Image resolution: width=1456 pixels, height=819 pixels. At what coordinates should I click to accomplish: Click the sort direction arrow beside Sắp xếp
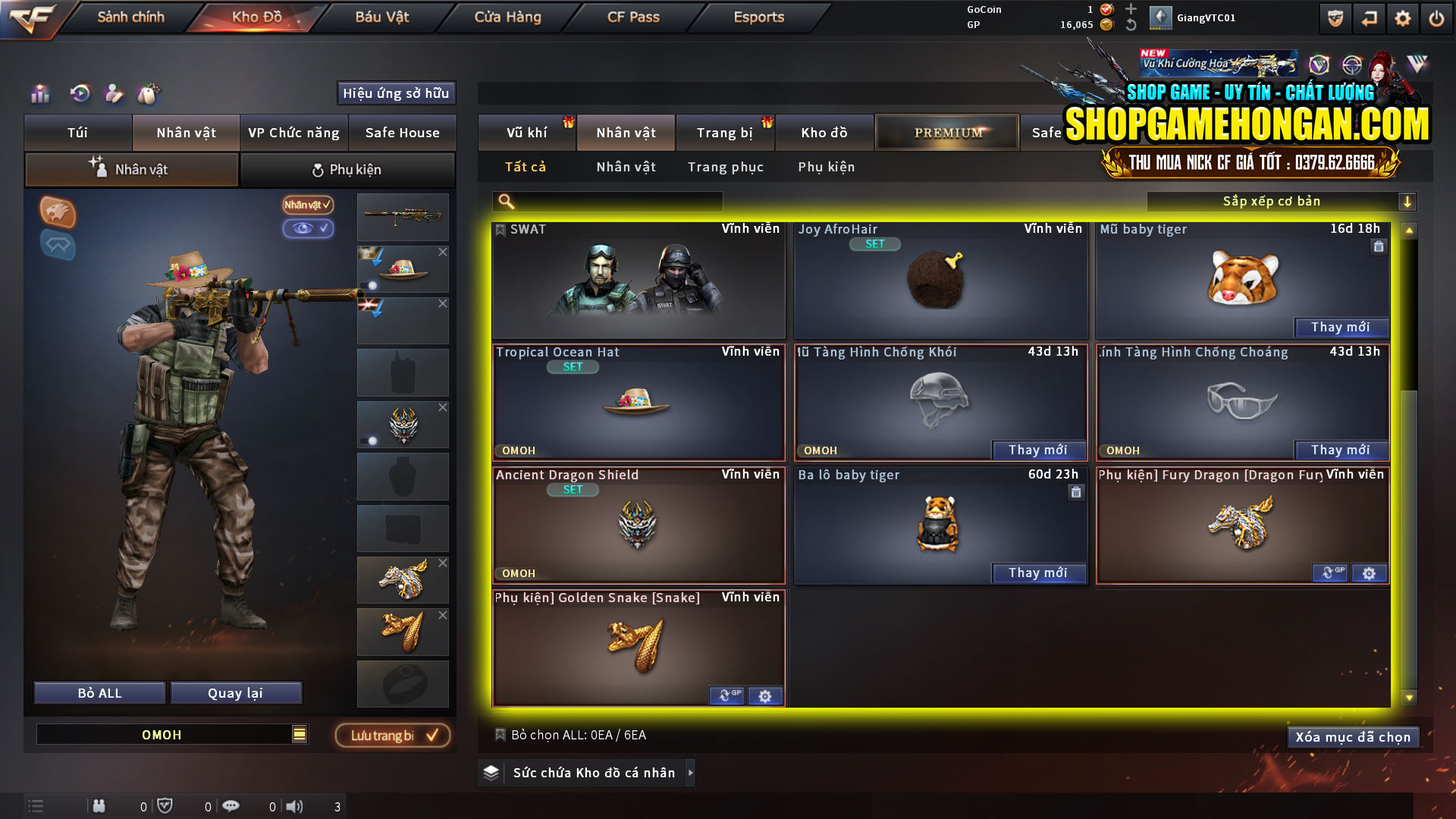point(1408,201)
